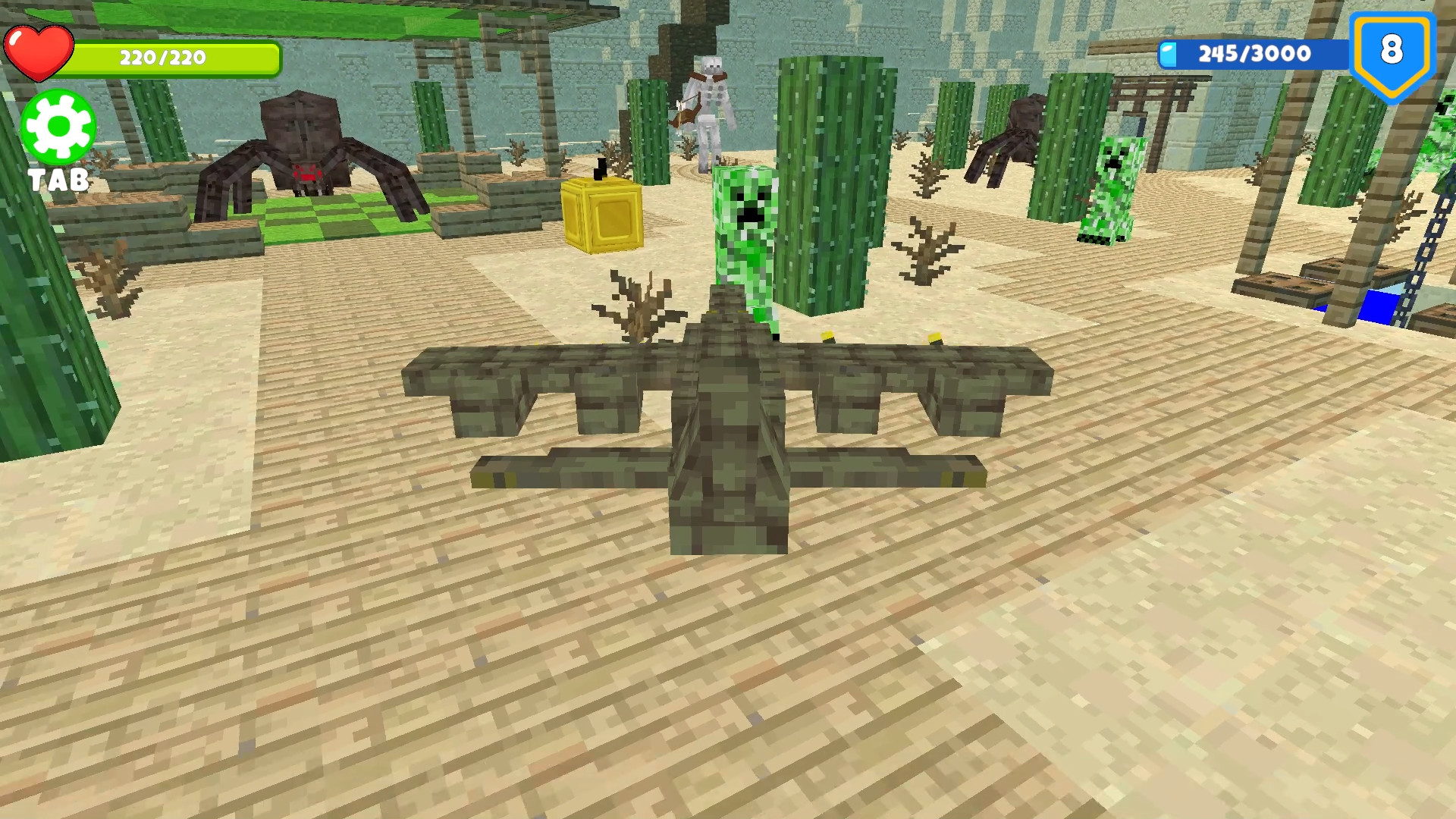Click the checkered green floor under the spider
The height and width of the screenshot is (819, 1456).
pos(326,220)
